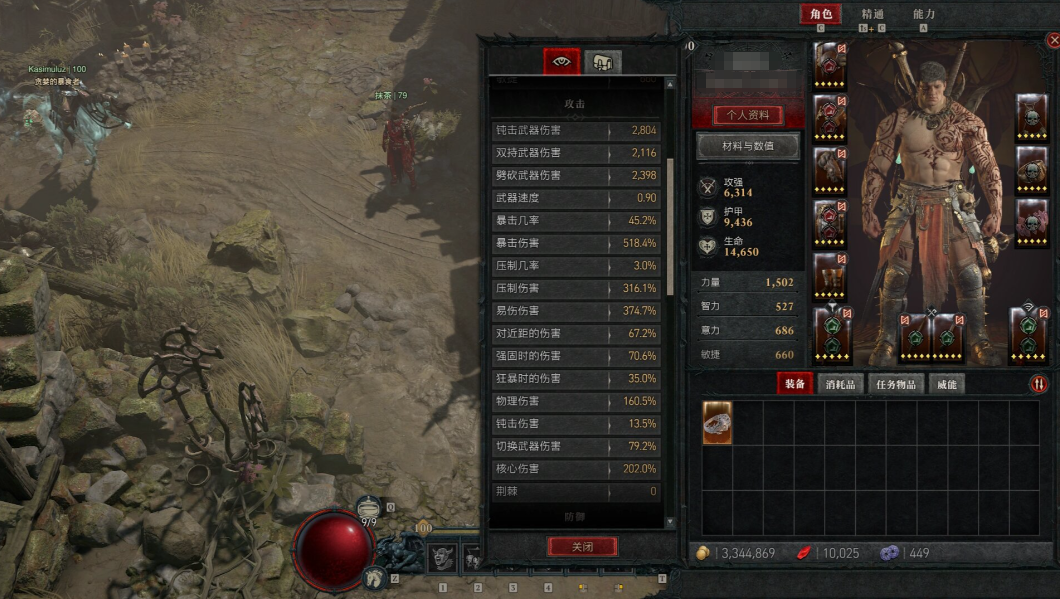1060x599 pixels.
Task: Switch to the 能力 tab
Action: click(x=924, y=14)
